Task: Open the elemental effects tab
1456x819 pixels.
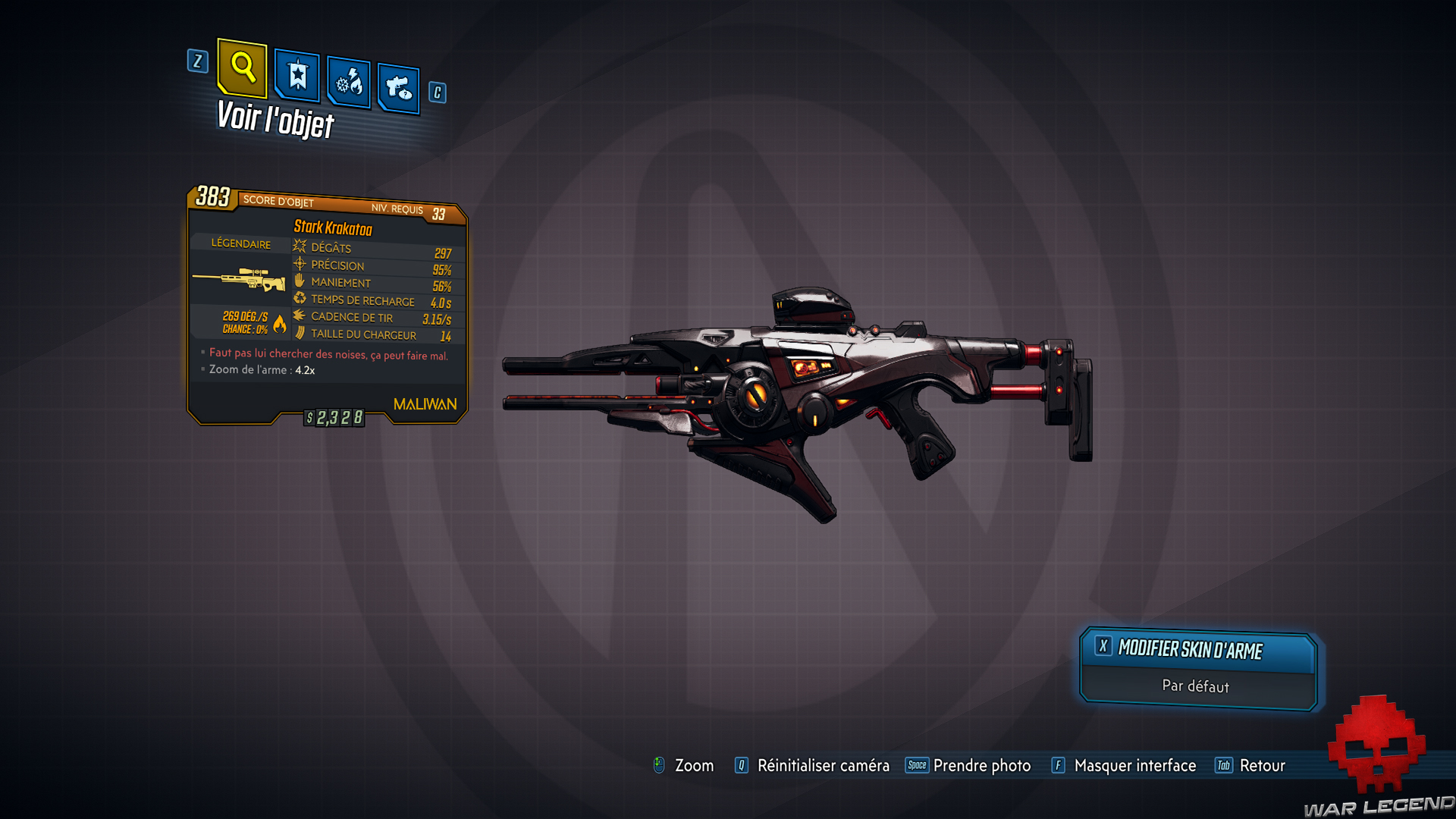Action: point(349,82)
